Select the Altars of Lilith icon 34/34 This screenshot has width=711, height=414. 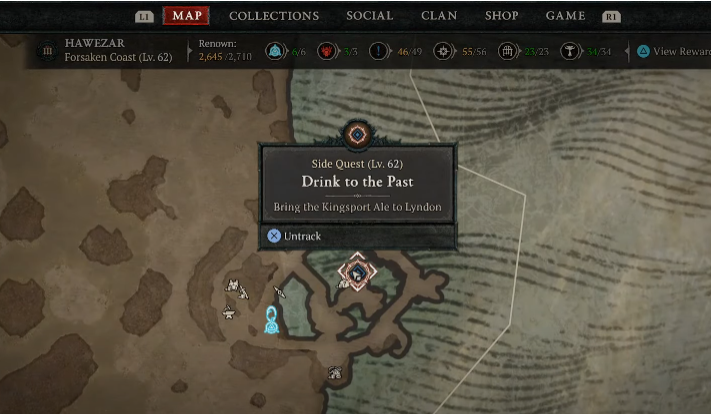coord(571,51)
